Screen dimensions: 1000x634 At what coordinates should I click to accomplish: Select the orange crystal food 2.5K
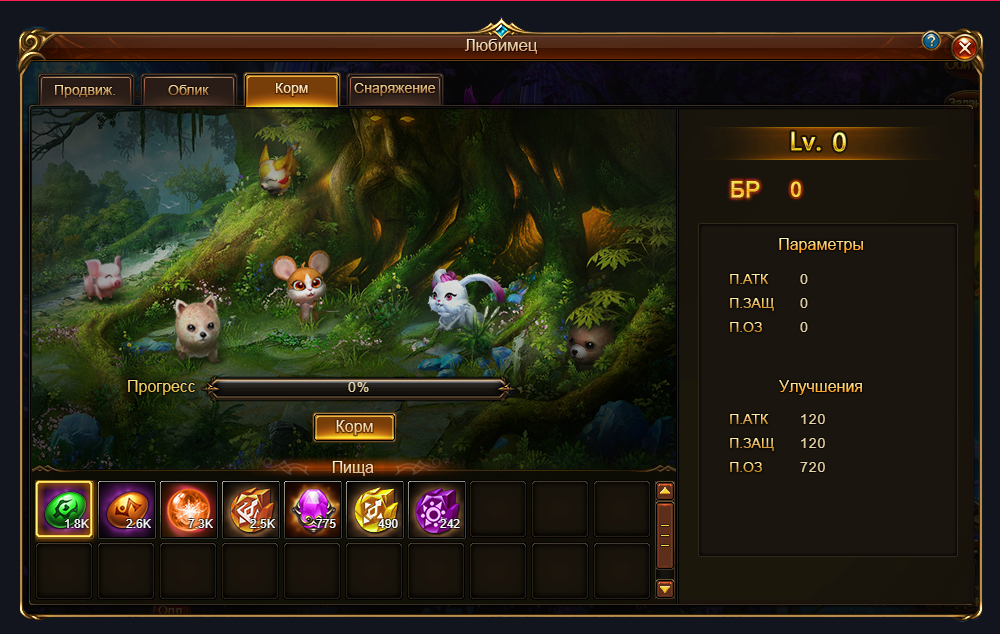[x=251, y=510]
